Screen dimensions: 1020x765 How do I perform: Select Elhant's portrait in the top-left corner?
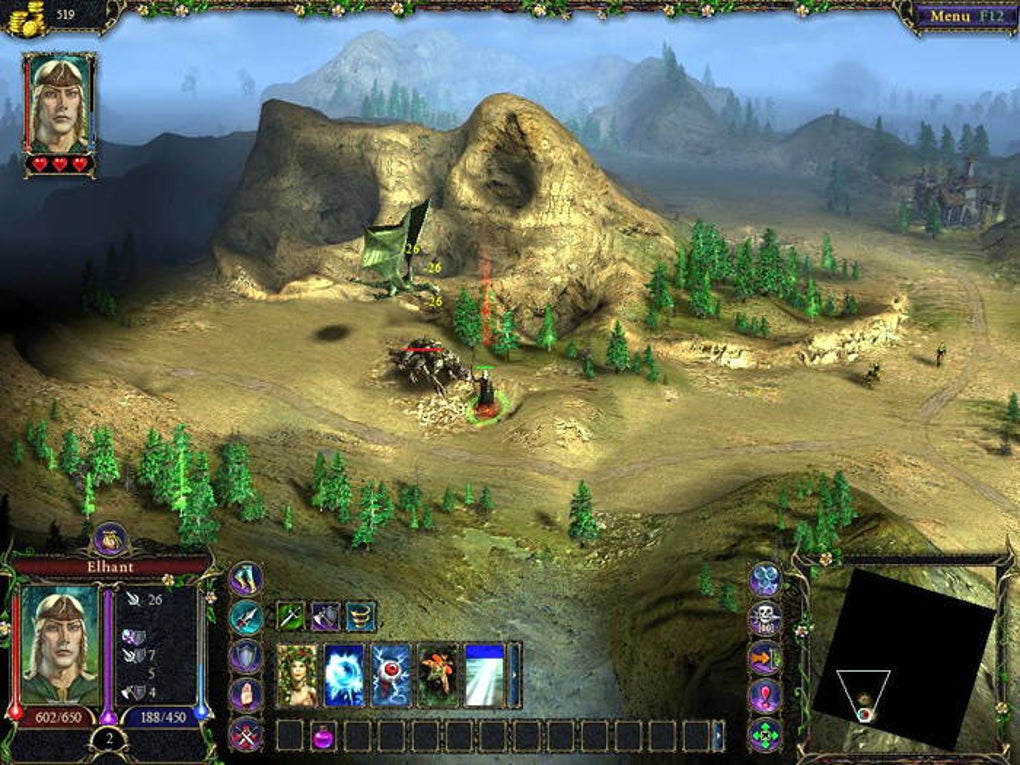point(59,104)
